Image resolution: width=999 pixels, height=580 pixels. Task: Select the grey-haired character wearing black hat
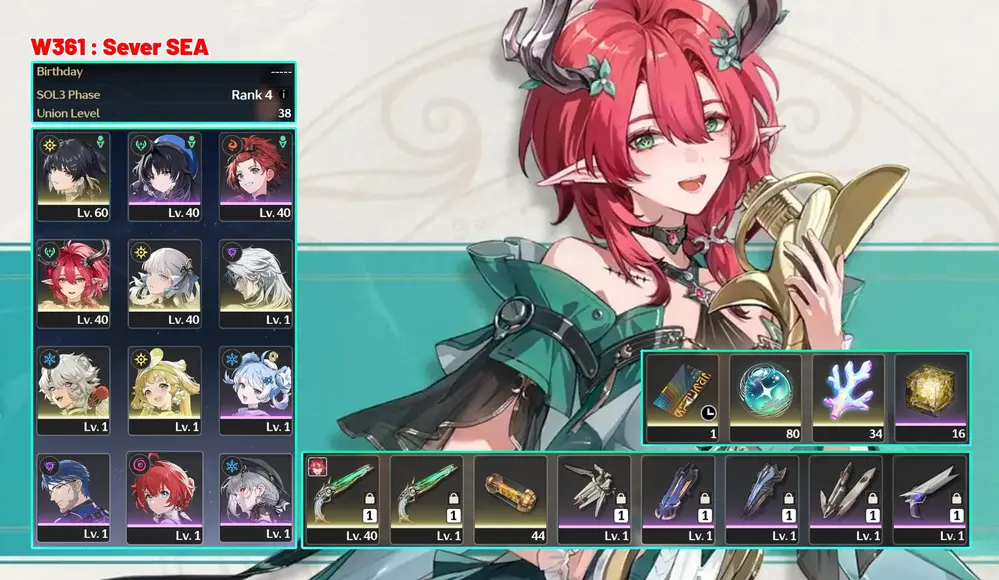255,498
